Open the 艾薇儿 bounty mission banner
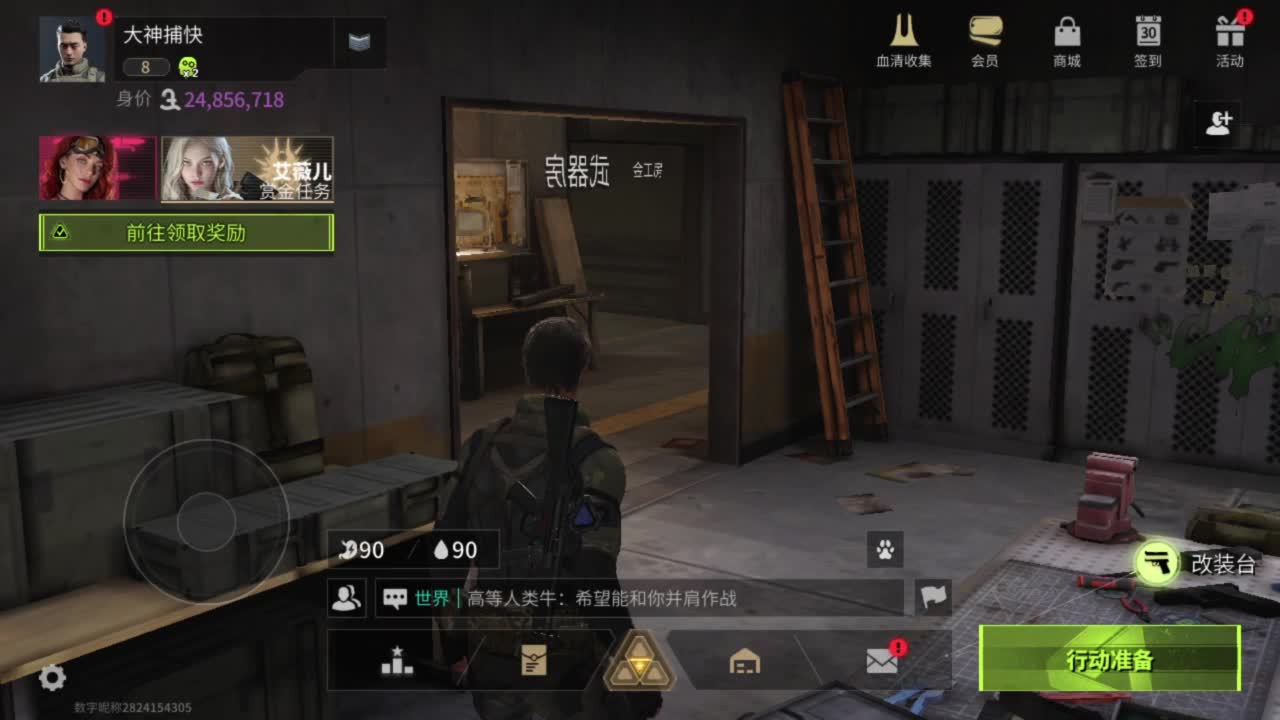Screen dimensions: 1280x720 245,170
